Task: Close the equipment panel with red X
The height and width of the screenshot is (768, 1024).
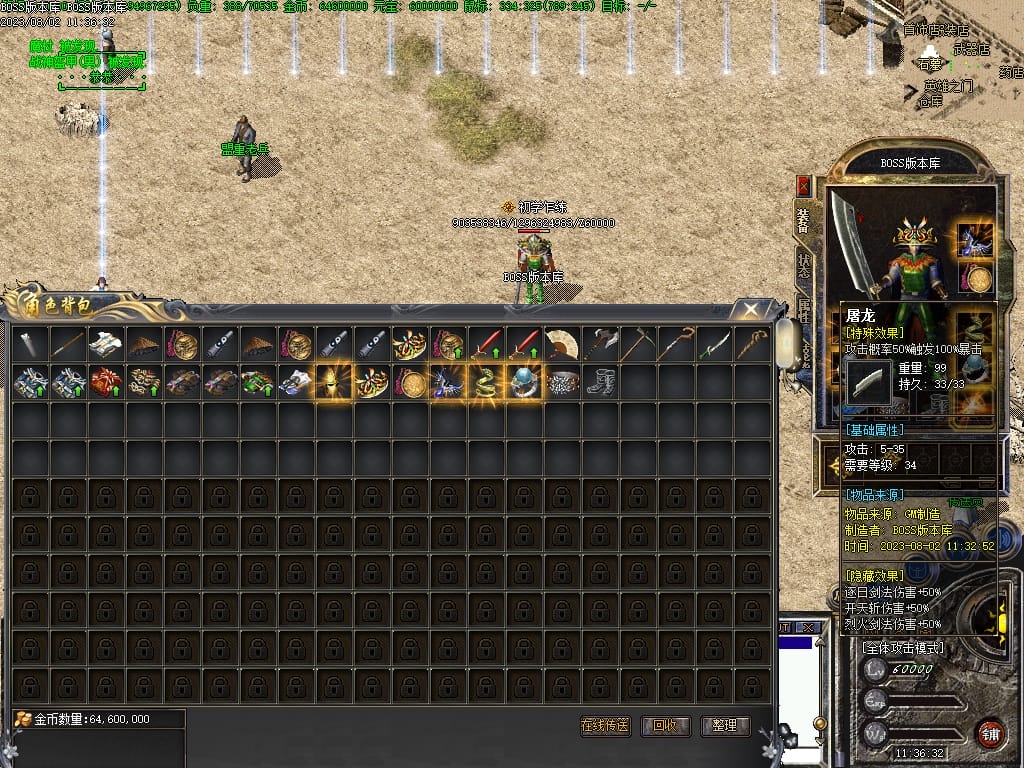Action: (x=803, y=186)
